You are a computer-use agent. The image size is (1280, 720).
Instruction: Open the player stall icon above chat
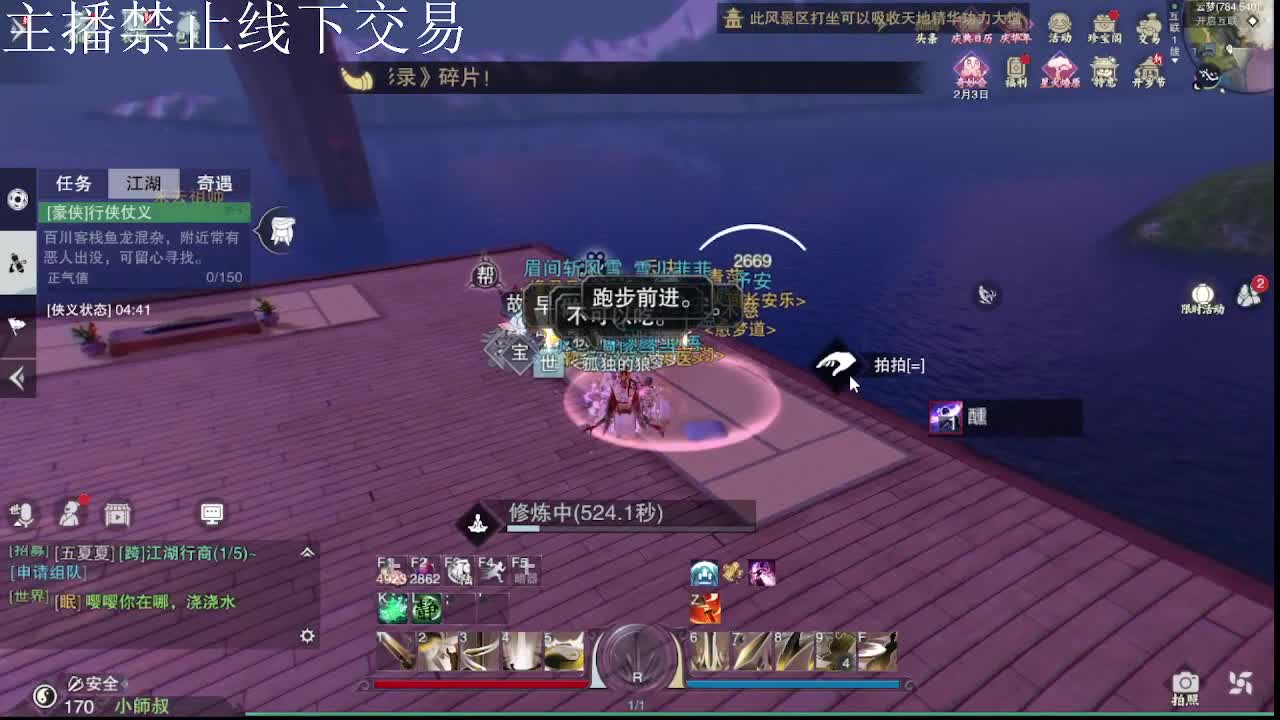pyautogui.click(x=116, y=513)
